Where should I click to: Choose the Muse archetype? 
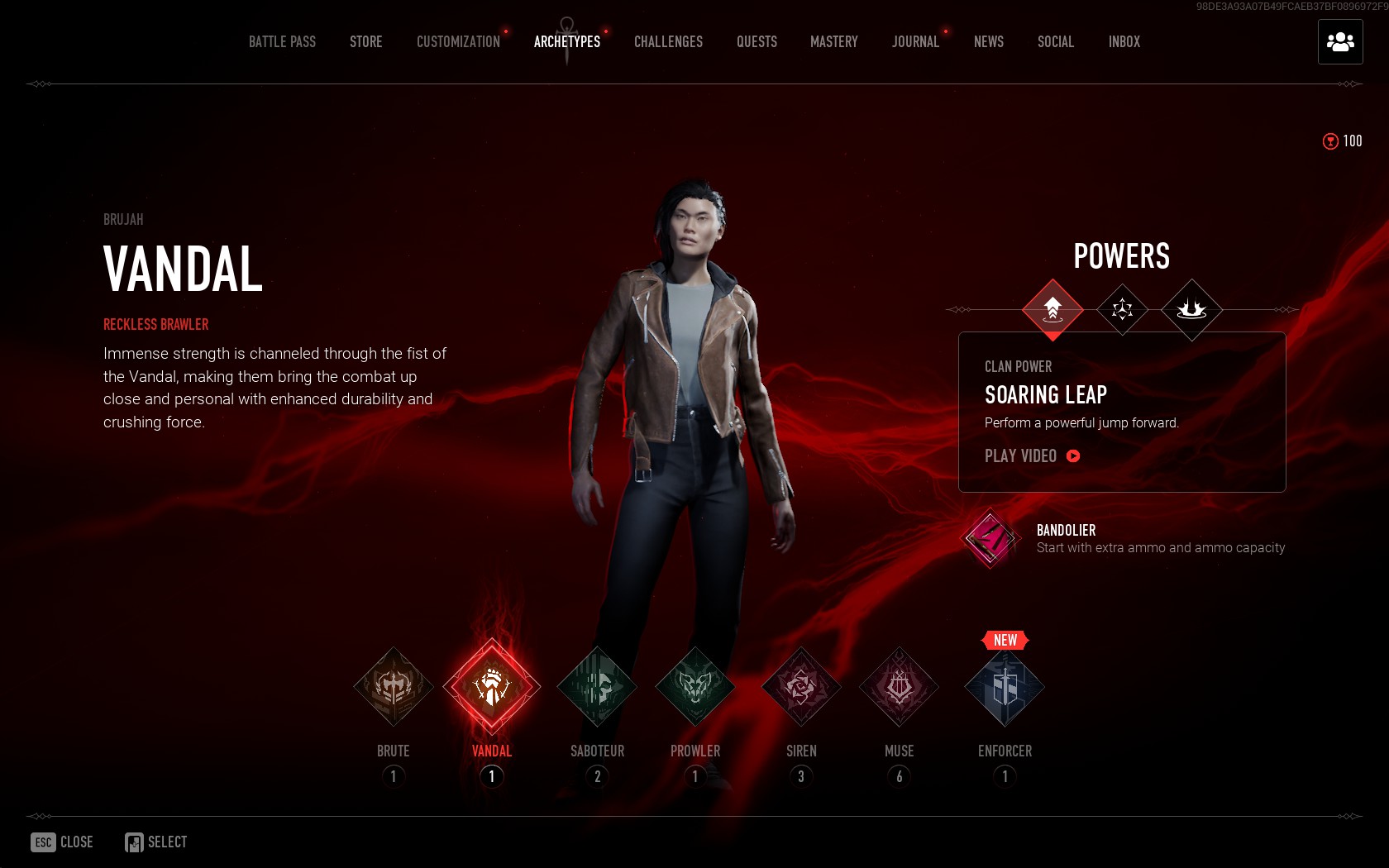coord(900,687)
